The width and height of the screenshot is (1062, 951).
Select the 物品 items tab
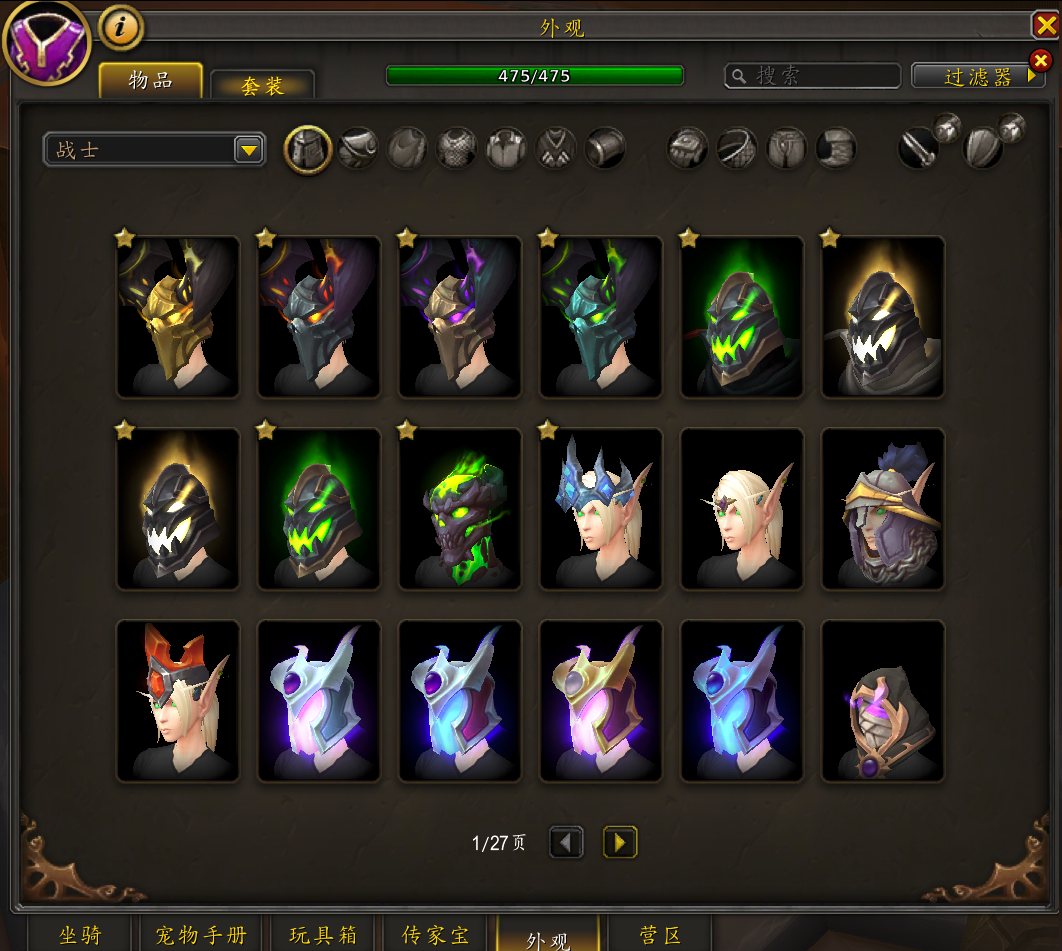pyautogui.click(x=151, y=81)
